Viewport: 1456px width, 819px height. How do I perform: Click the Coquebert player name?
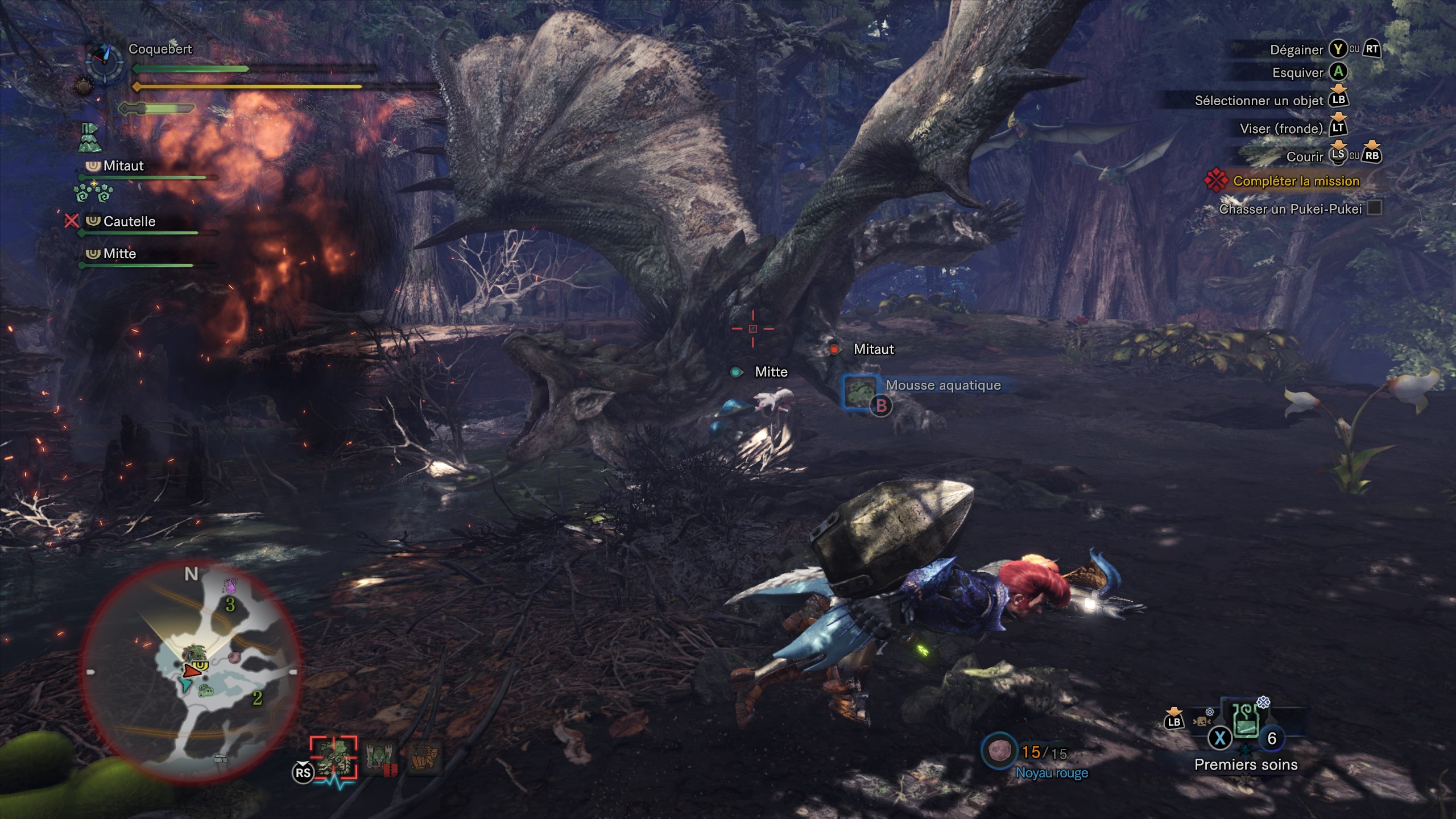point(160,49)
